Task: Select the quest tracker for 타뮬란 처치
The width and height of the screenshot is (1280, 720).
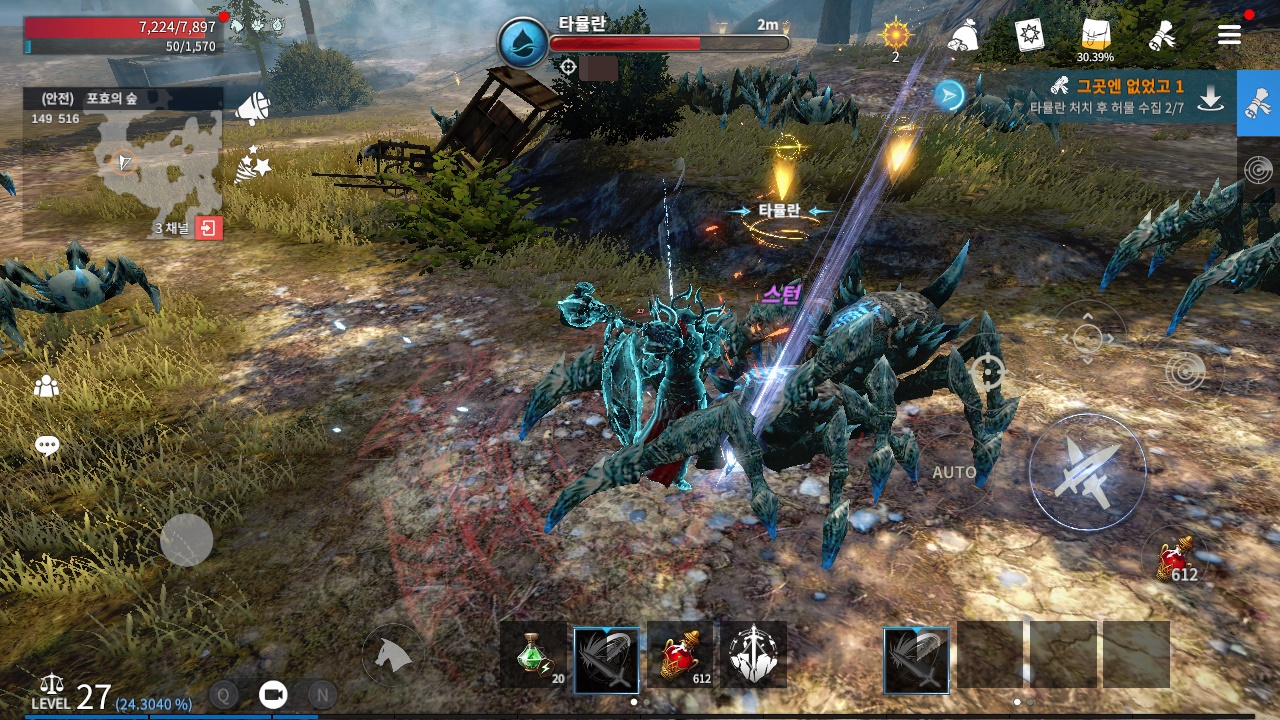Action: (x=1110, y=96)
